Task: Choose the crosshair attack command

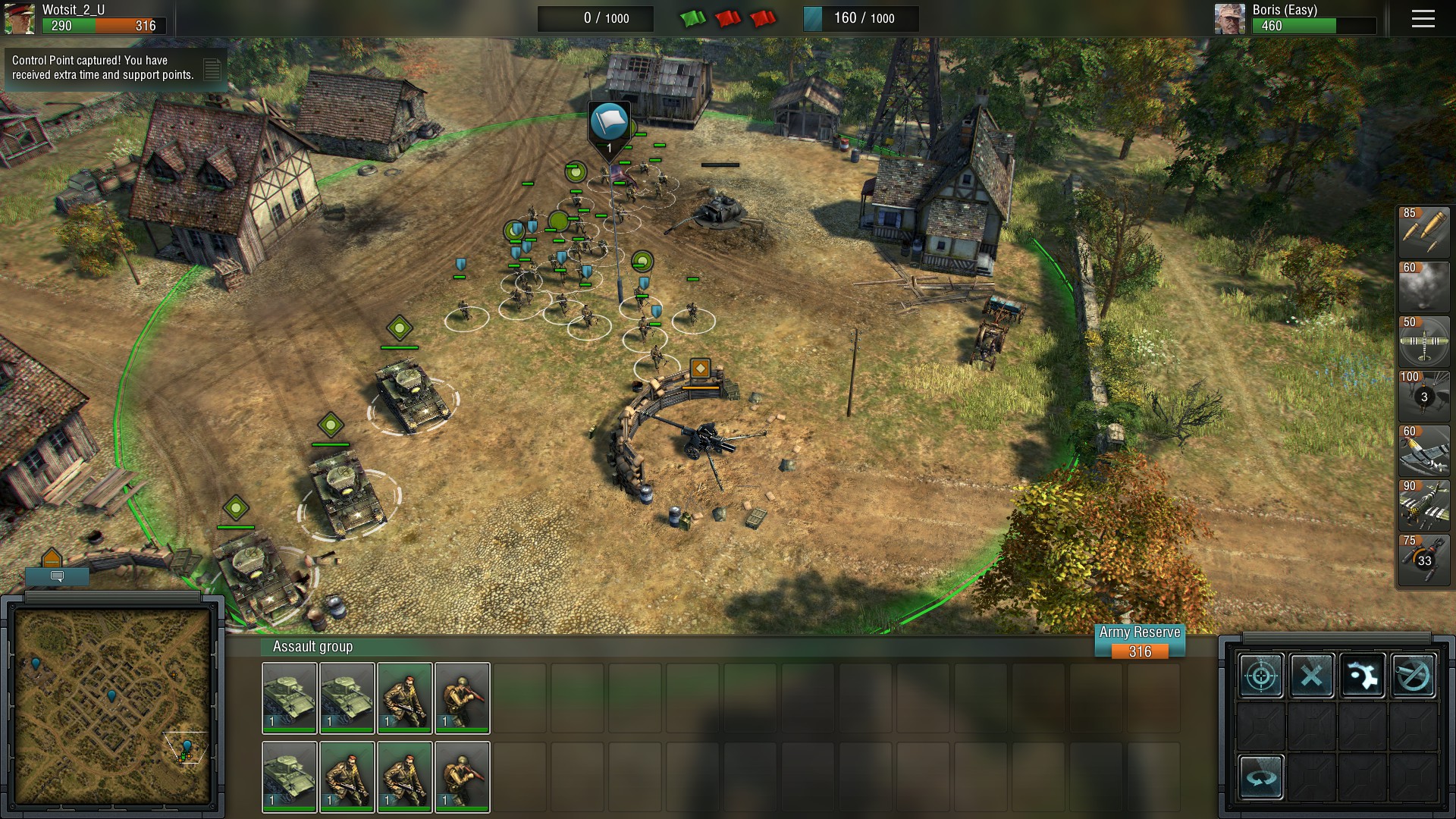Action: coord(1261,675)
